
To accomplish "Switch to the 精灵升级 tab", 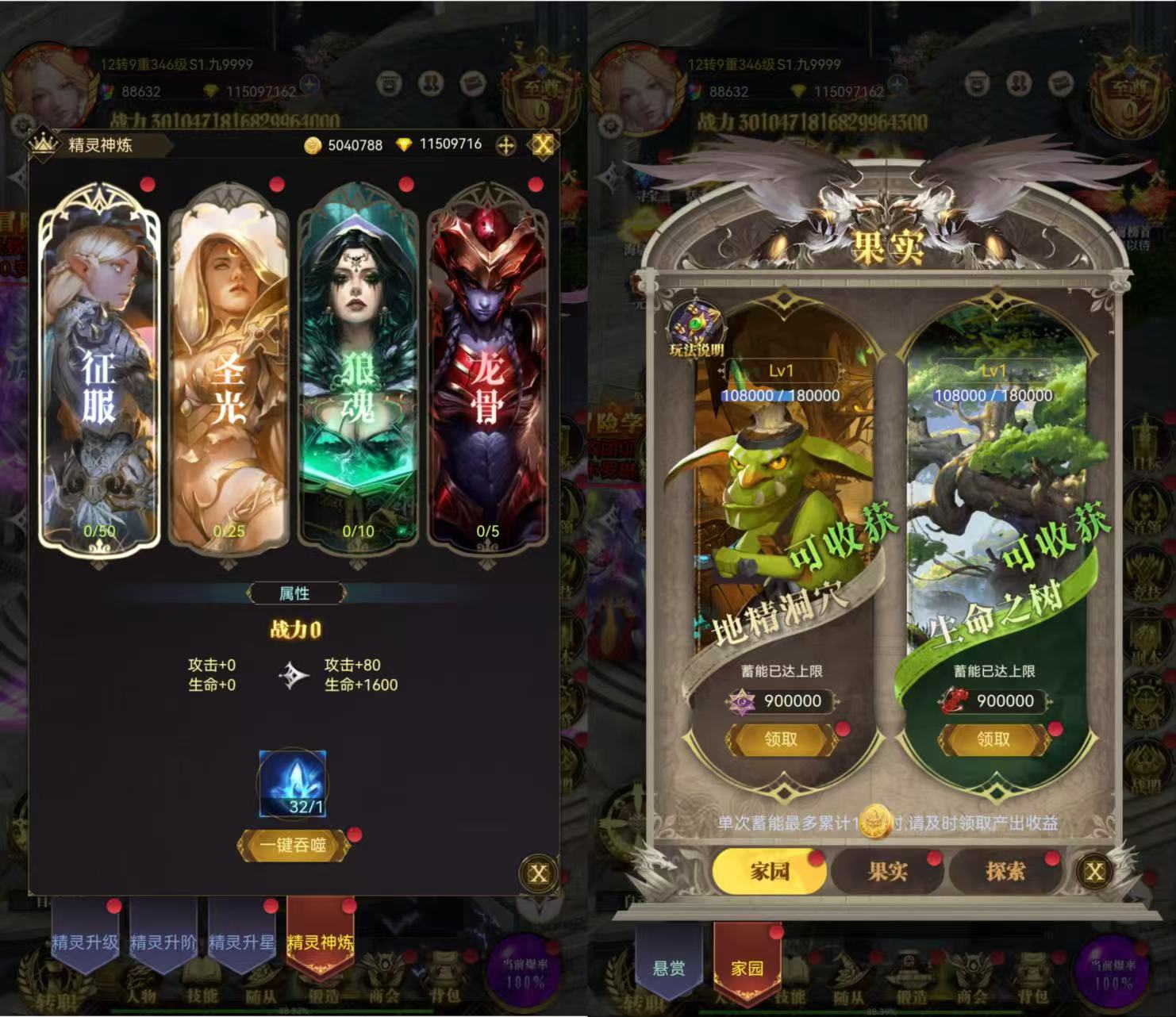I will click(85, 942).
